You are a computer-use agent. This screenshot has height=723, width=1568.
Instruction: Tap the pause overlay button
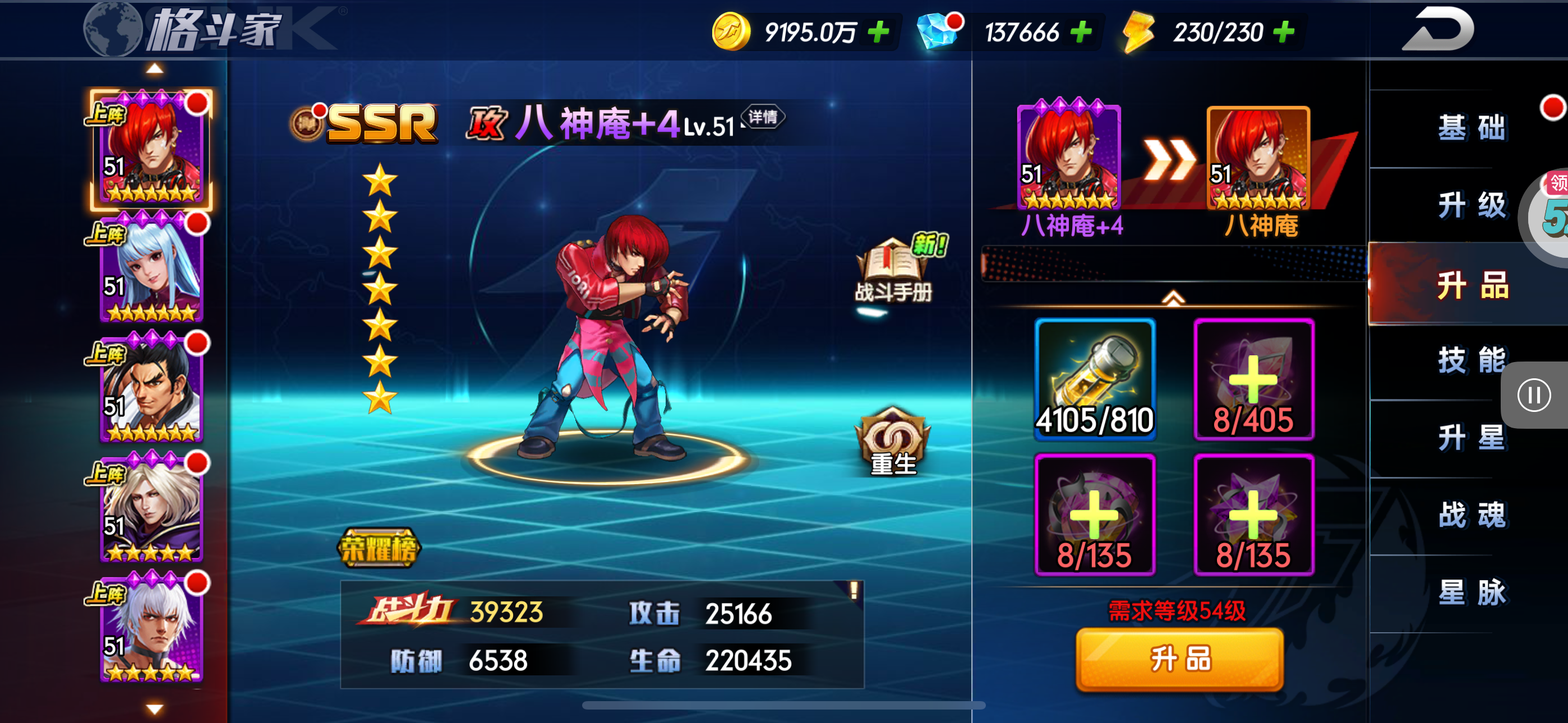tap(1533, 396)
